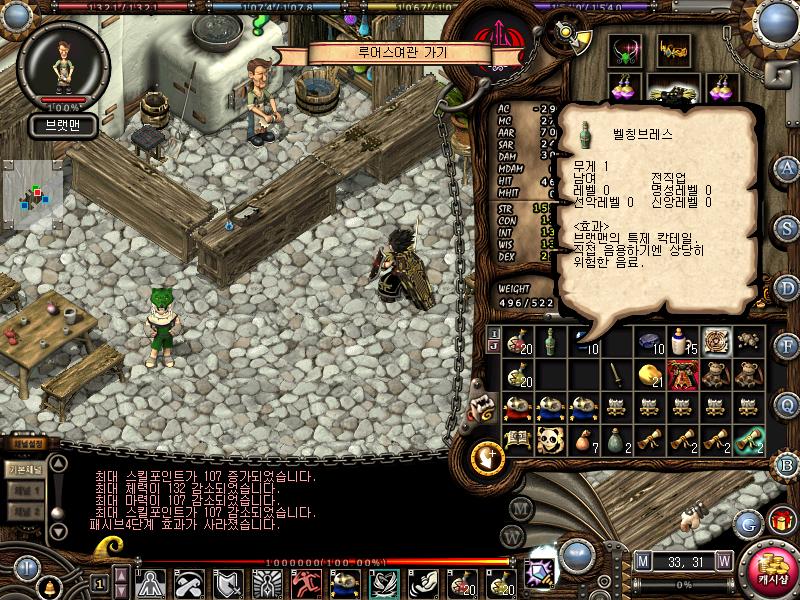The width and height of the screenshot is (800, 600).
Task: Select the 기본채널 chat channel tab
Action: [24, 469]
